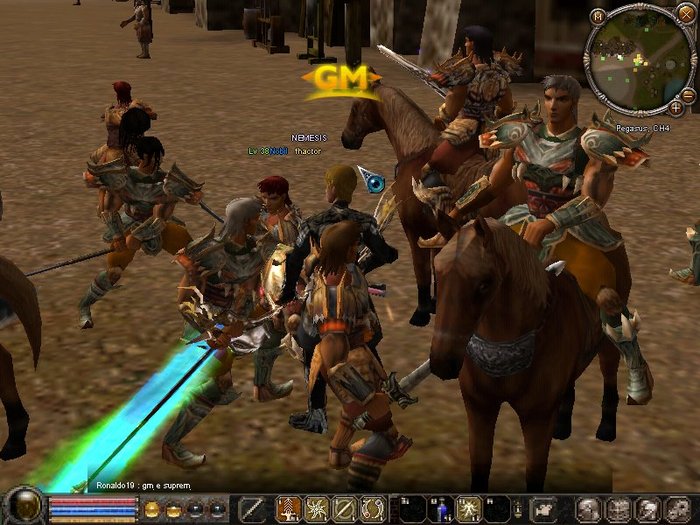700x525 pixels.
Task: Activate the swirling circle skill icon
Action: (373, 509)
